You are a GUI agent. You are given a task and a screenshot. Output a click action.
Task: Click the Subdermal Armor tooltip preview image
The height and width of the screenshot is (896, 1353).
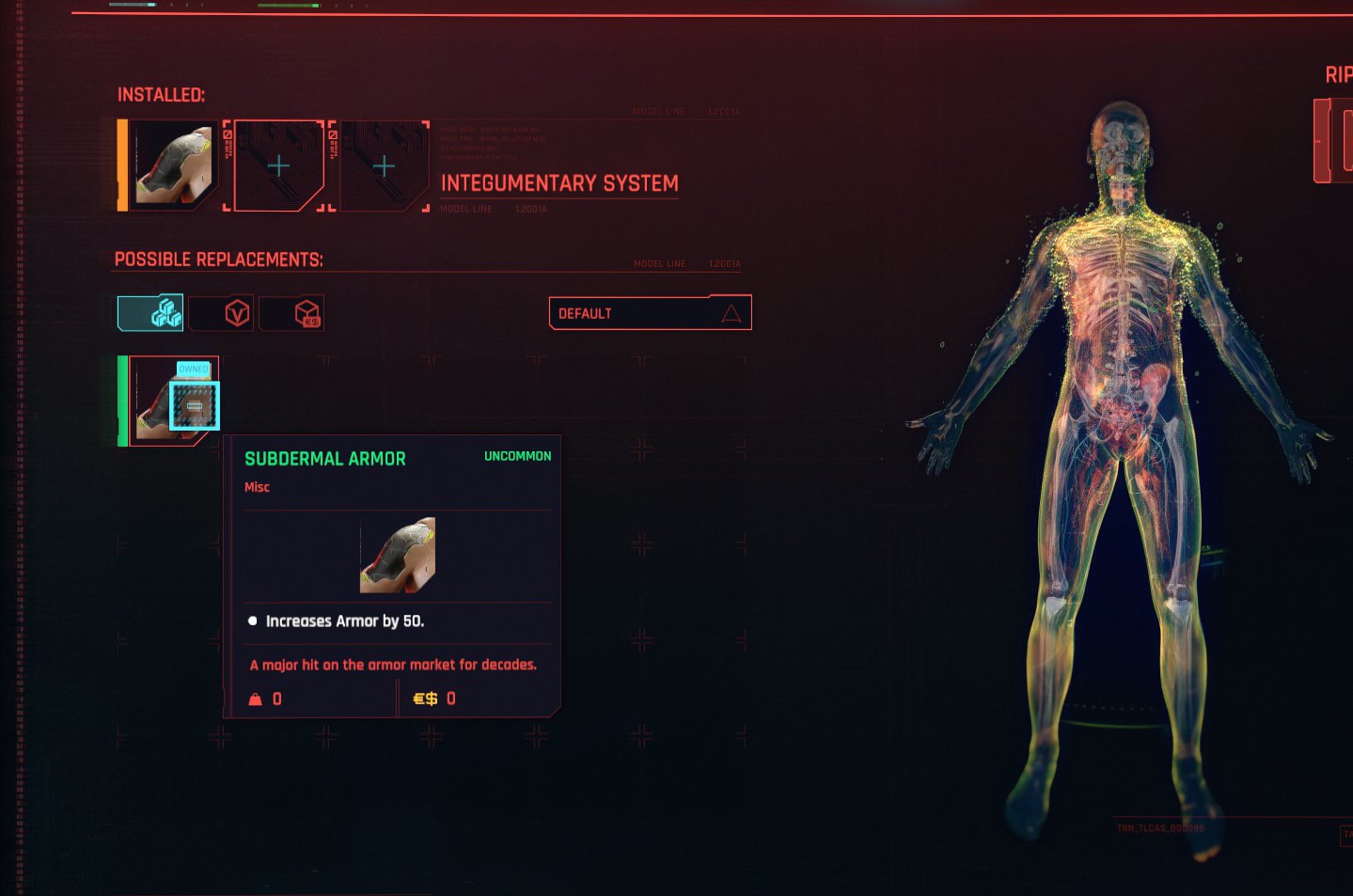pyautogui.click(x=397, y=556)
